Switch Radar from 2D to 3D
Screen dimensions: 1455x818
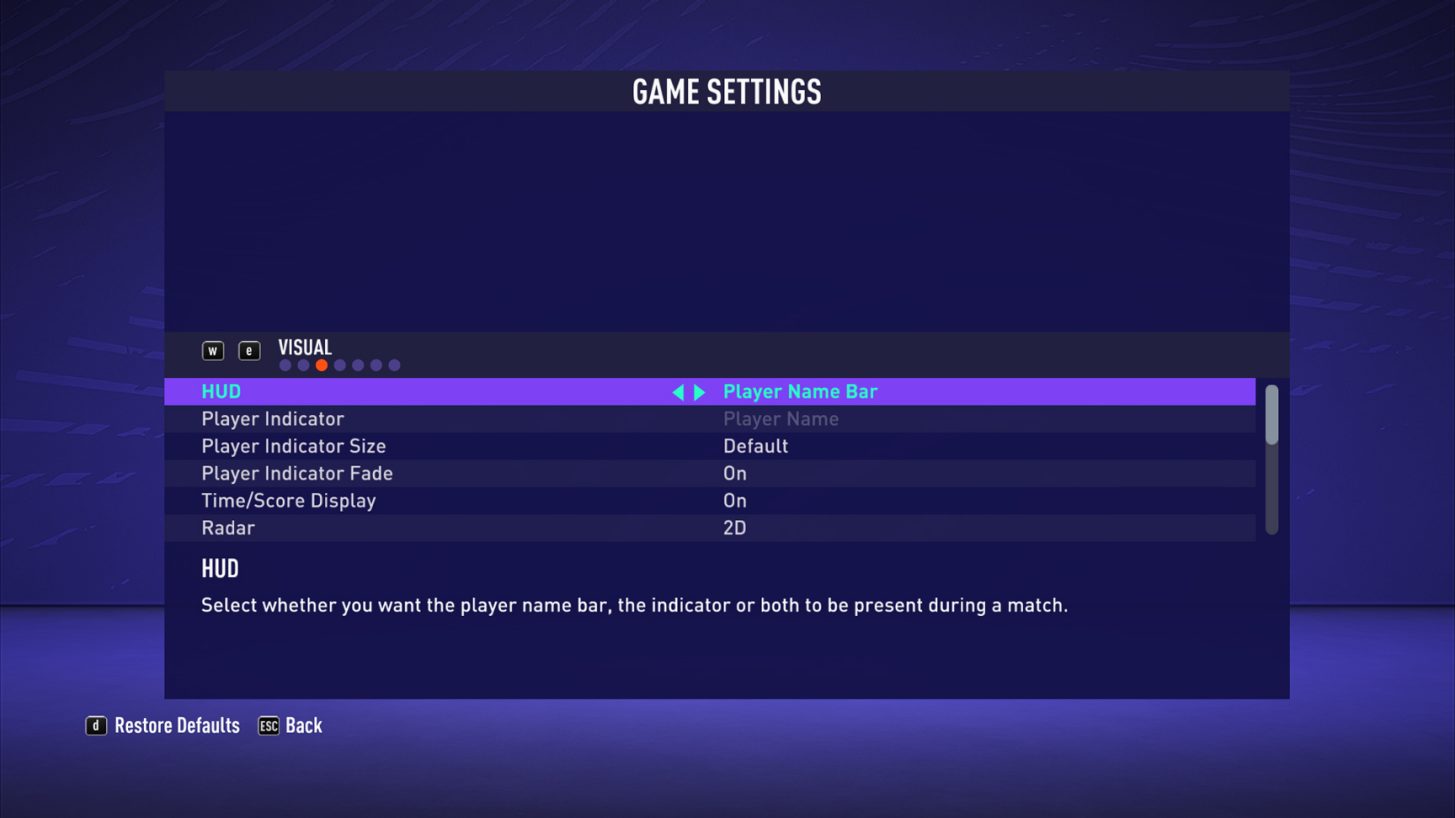(x=733, y=528)
